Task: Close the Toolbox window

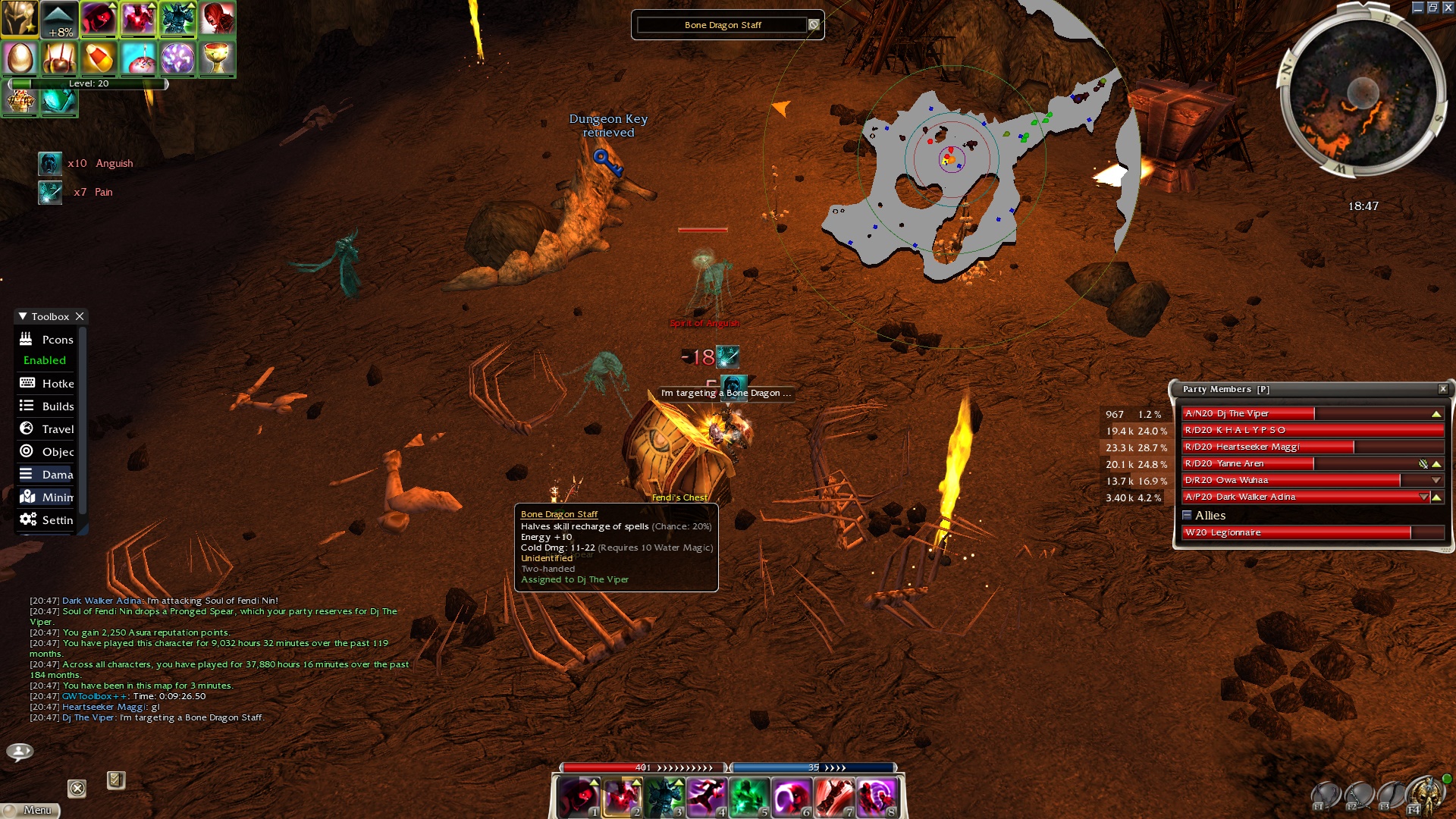Action: (x=80, y=316)
